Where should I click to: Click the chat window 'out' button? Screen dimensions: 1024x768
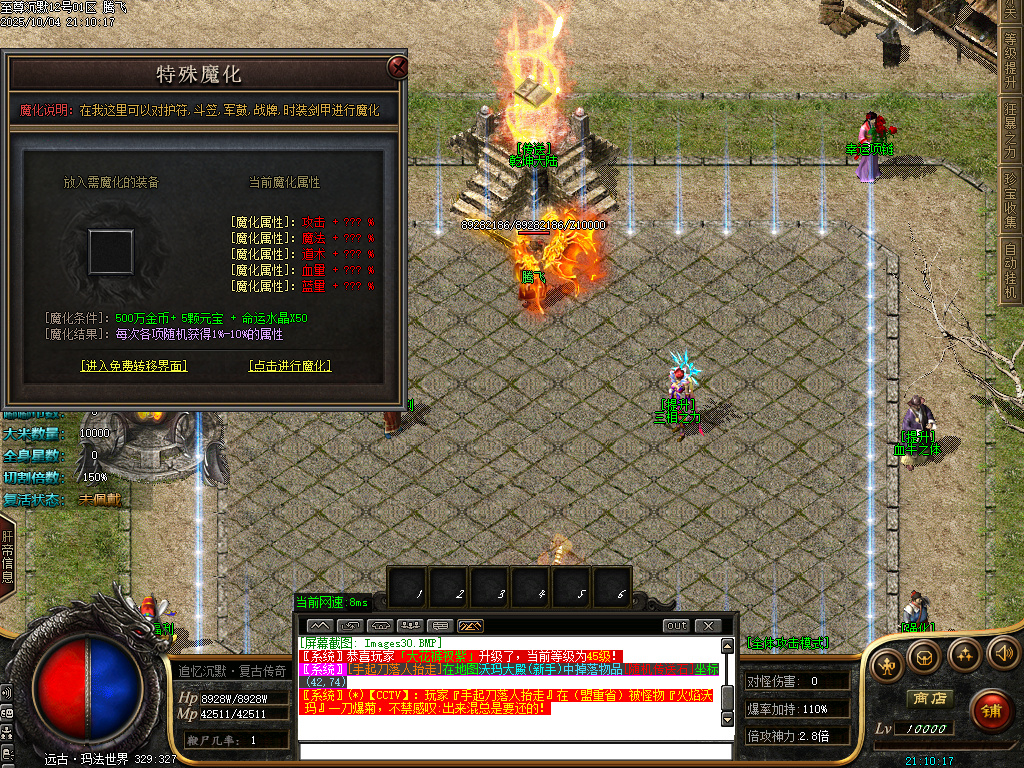coord(677,626)
